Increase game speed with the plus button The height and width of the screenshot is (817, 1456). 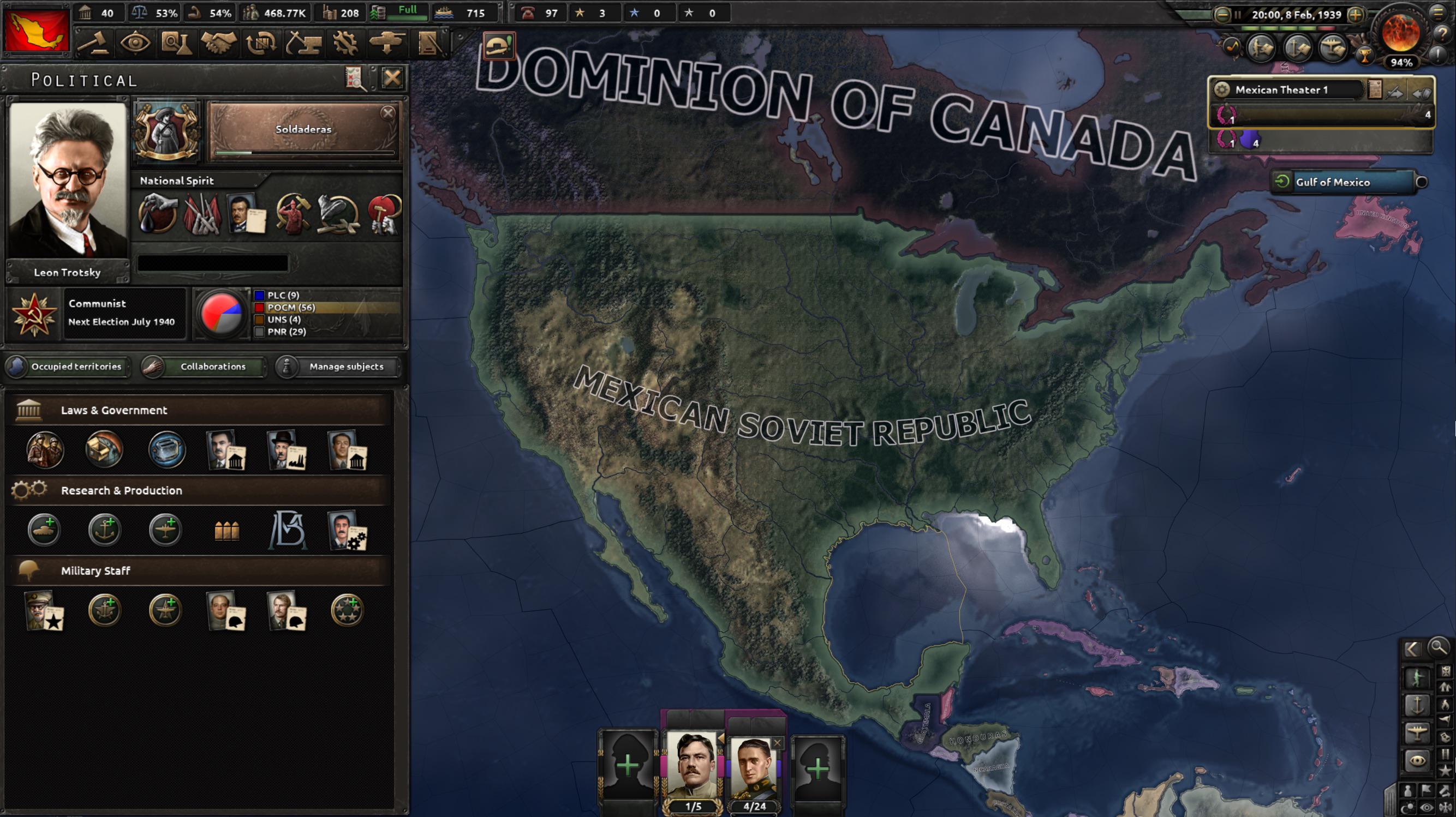click(x=1356, y=15)
